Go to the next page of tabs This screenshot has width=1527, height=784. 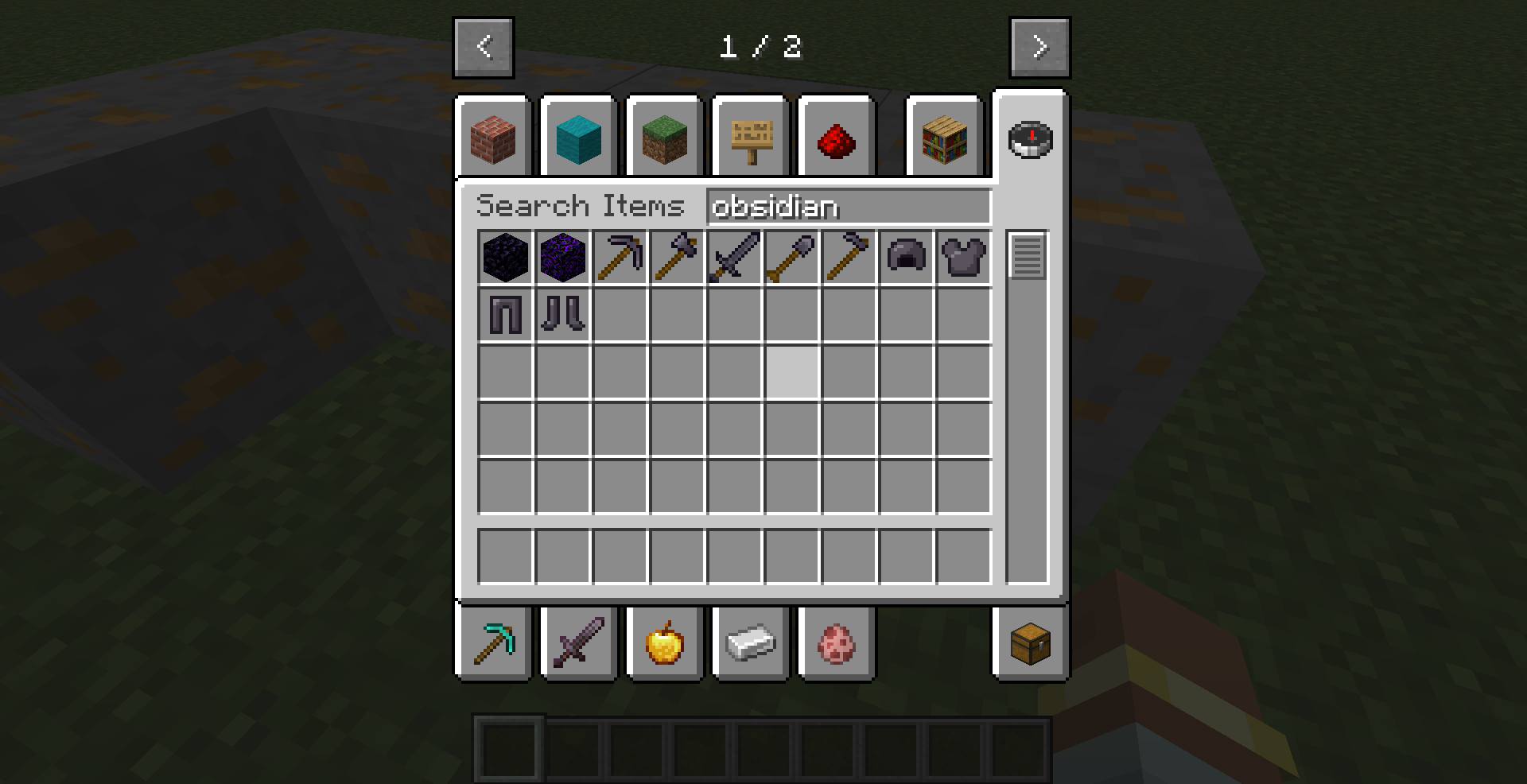[x=1039, y=46]
